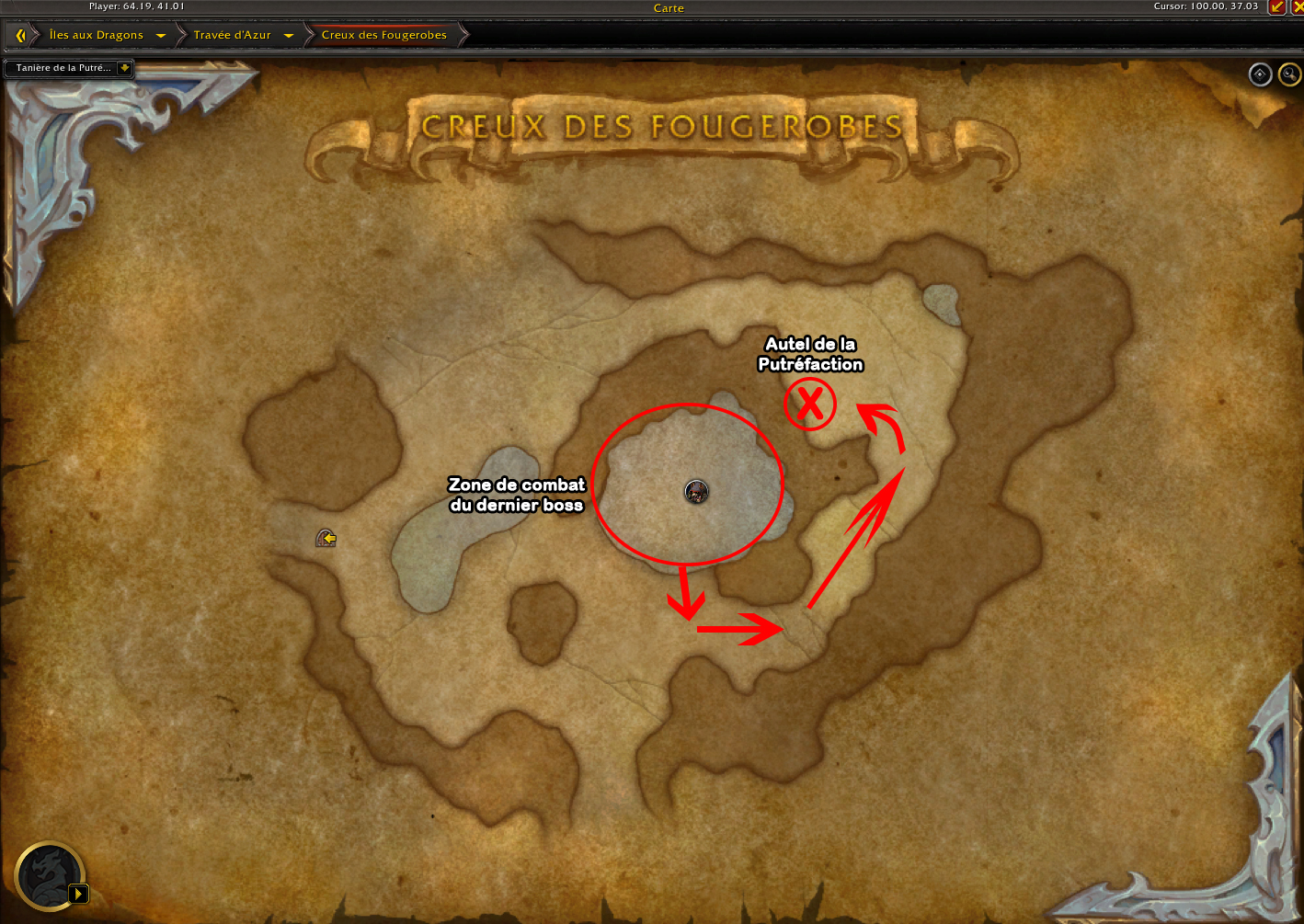Go back with the yellow arrow button
This screenshot has height=924, width=1304.
point(20,35)
